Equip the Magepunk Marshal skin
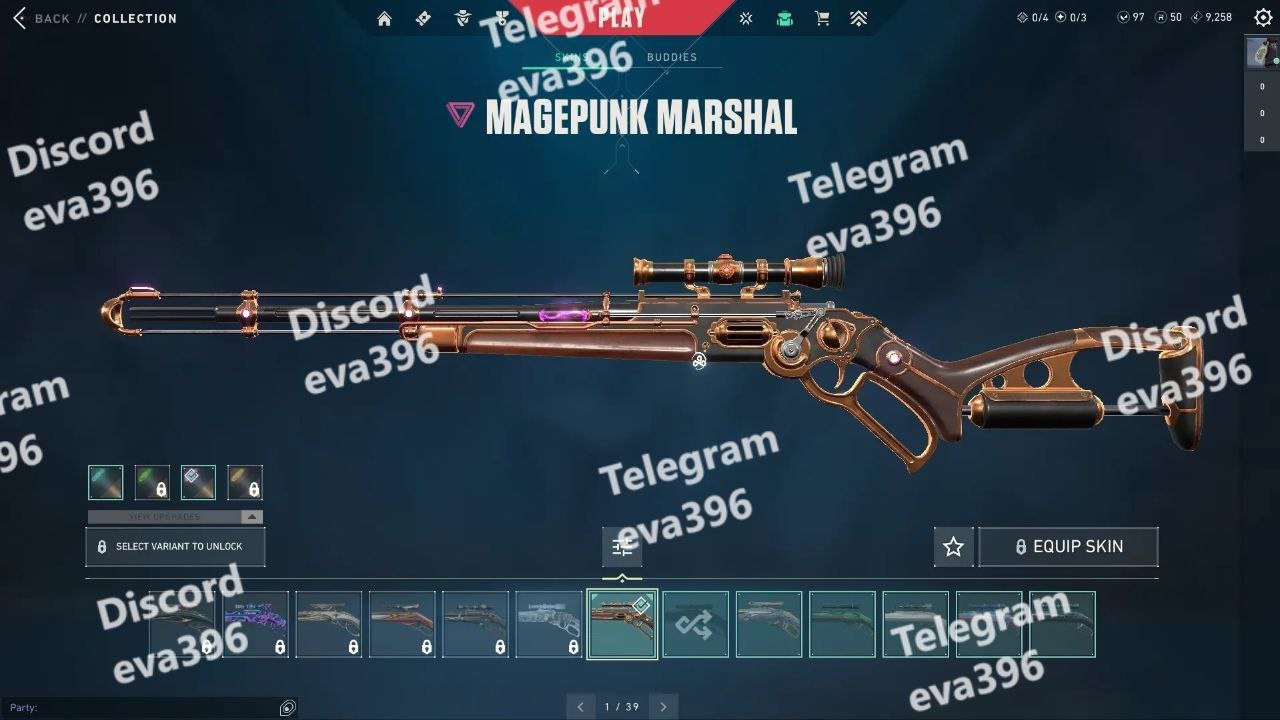Image resolution: width=1280 pixels, height=720 pixels. point(1068,547)
